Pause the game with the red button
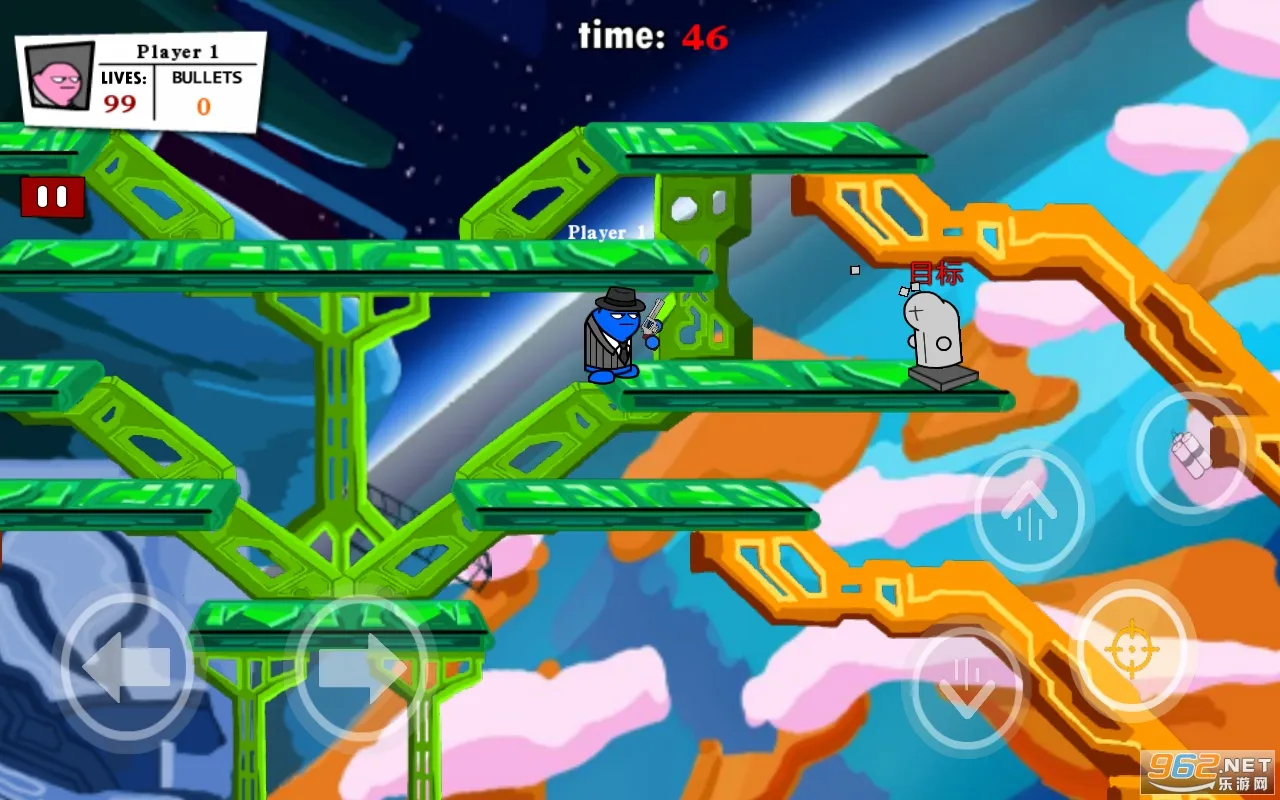 click(x=52, y=197)
